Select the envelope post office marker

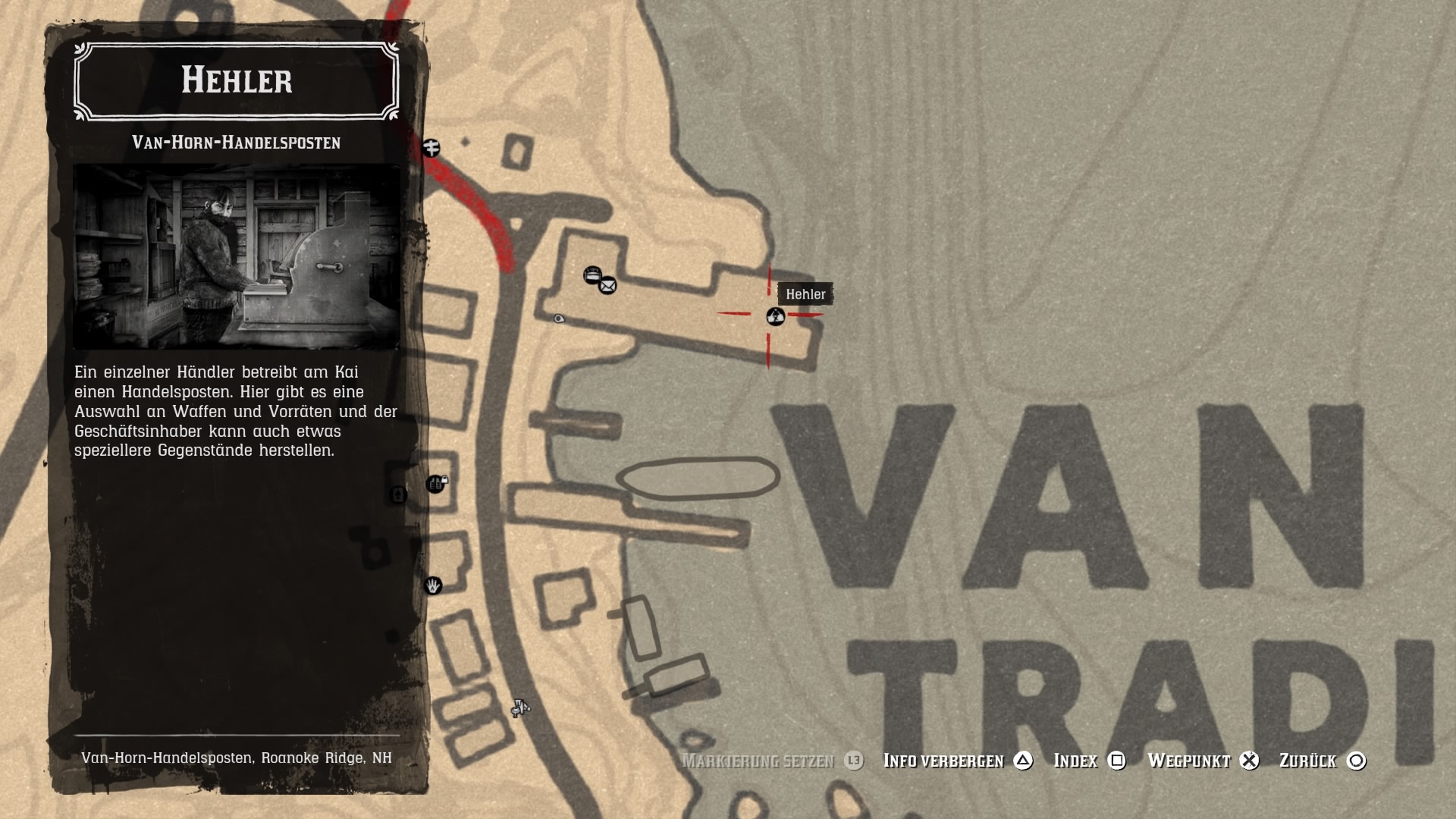(x=607, y=286)
